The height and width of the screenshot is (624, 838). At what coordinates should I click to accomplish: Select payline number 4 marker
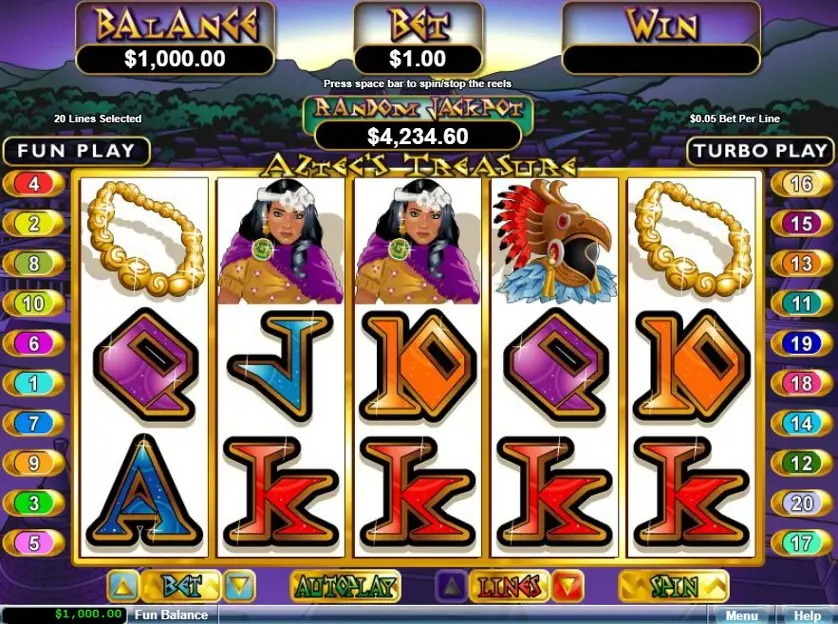pyautogui.click(x=33, y=184)
